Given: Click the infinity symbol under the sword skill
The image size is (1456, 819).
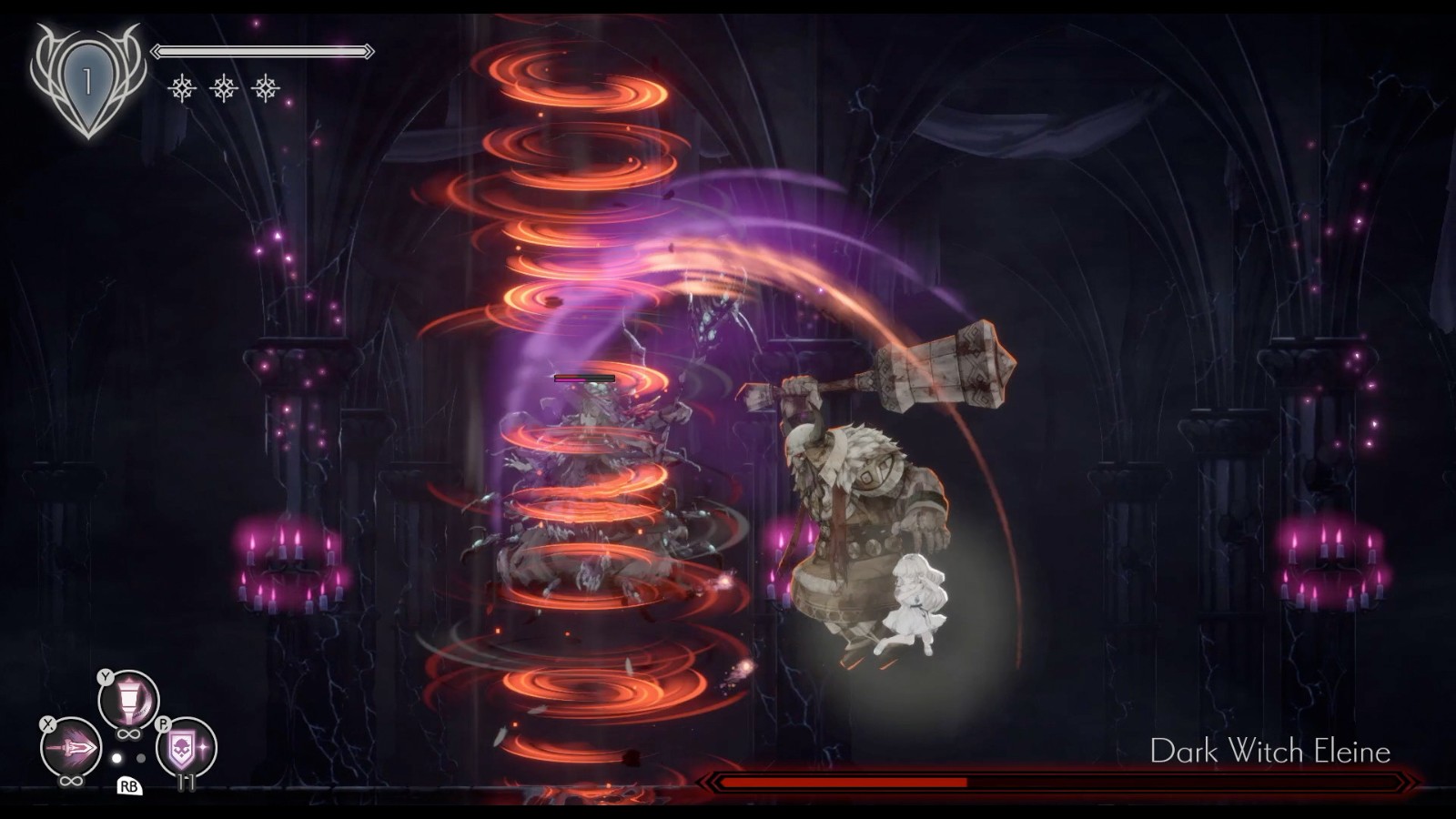Looking at the screenshot, I should (x=70, y=781).
